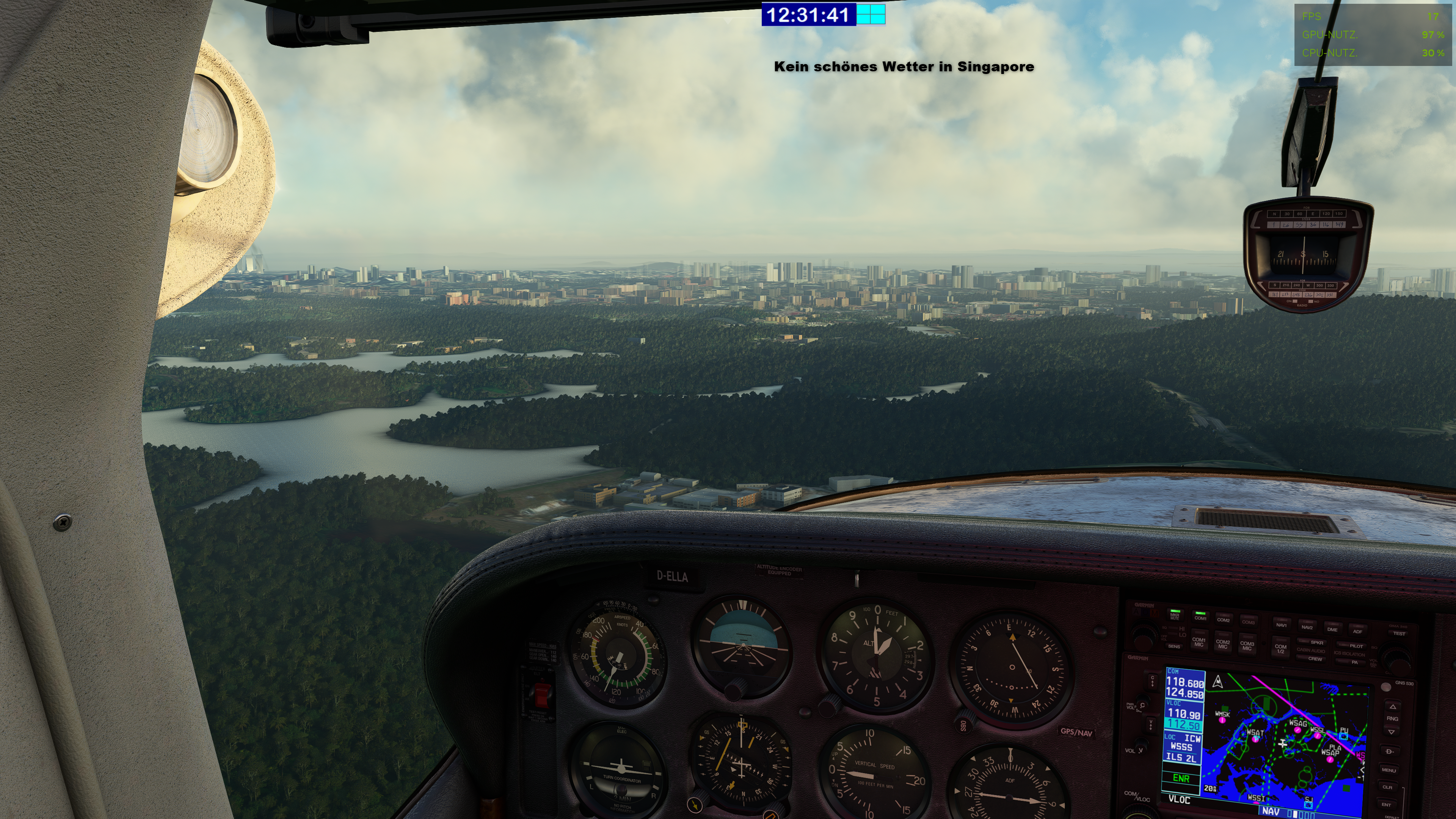Choose the COM2 MIC button

[x=1222, y=644]
